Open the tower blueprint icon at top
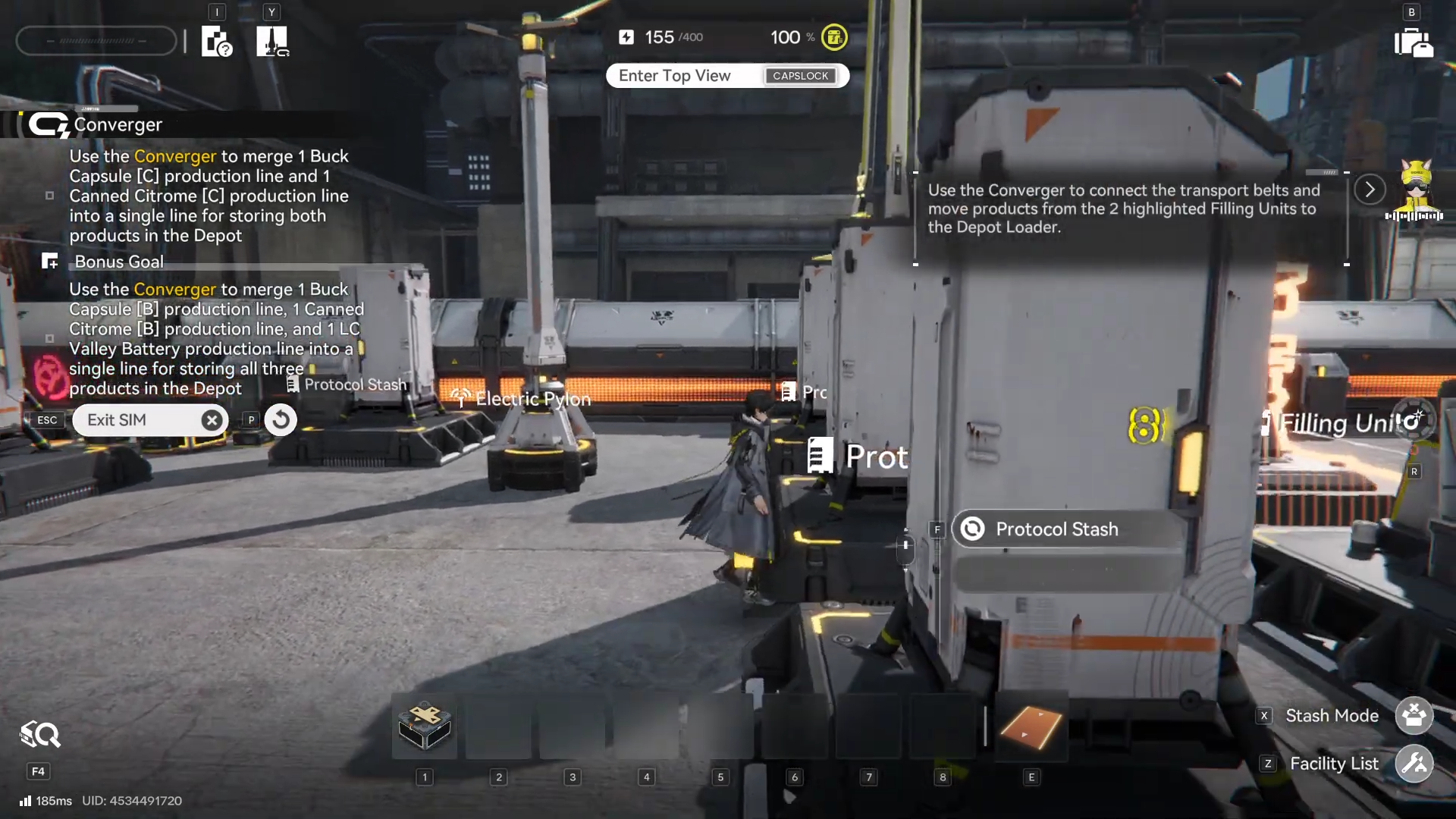 click(x=271, y=42)
